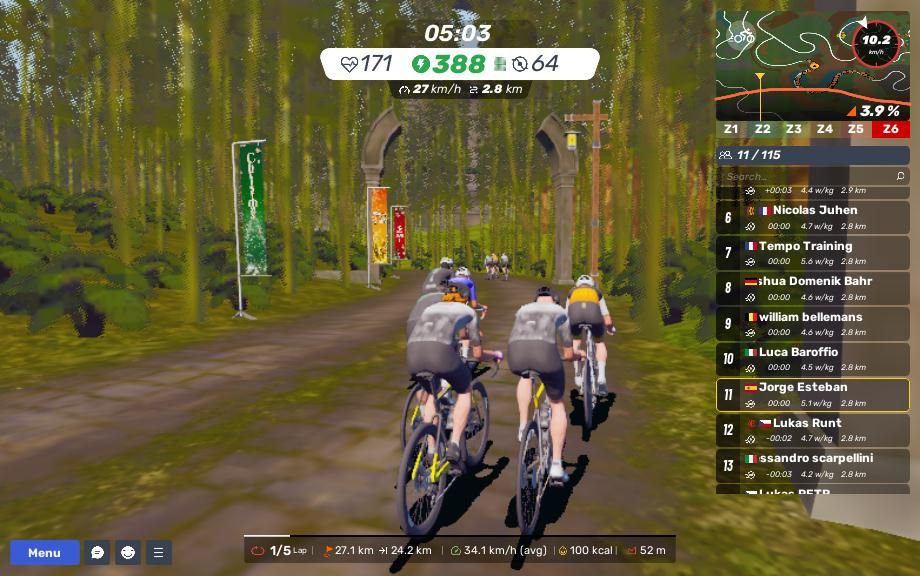This screenshot has height=576, width=920.
Task: Toggle the cyclist view icon on minimap
Action: pos(742,37)
